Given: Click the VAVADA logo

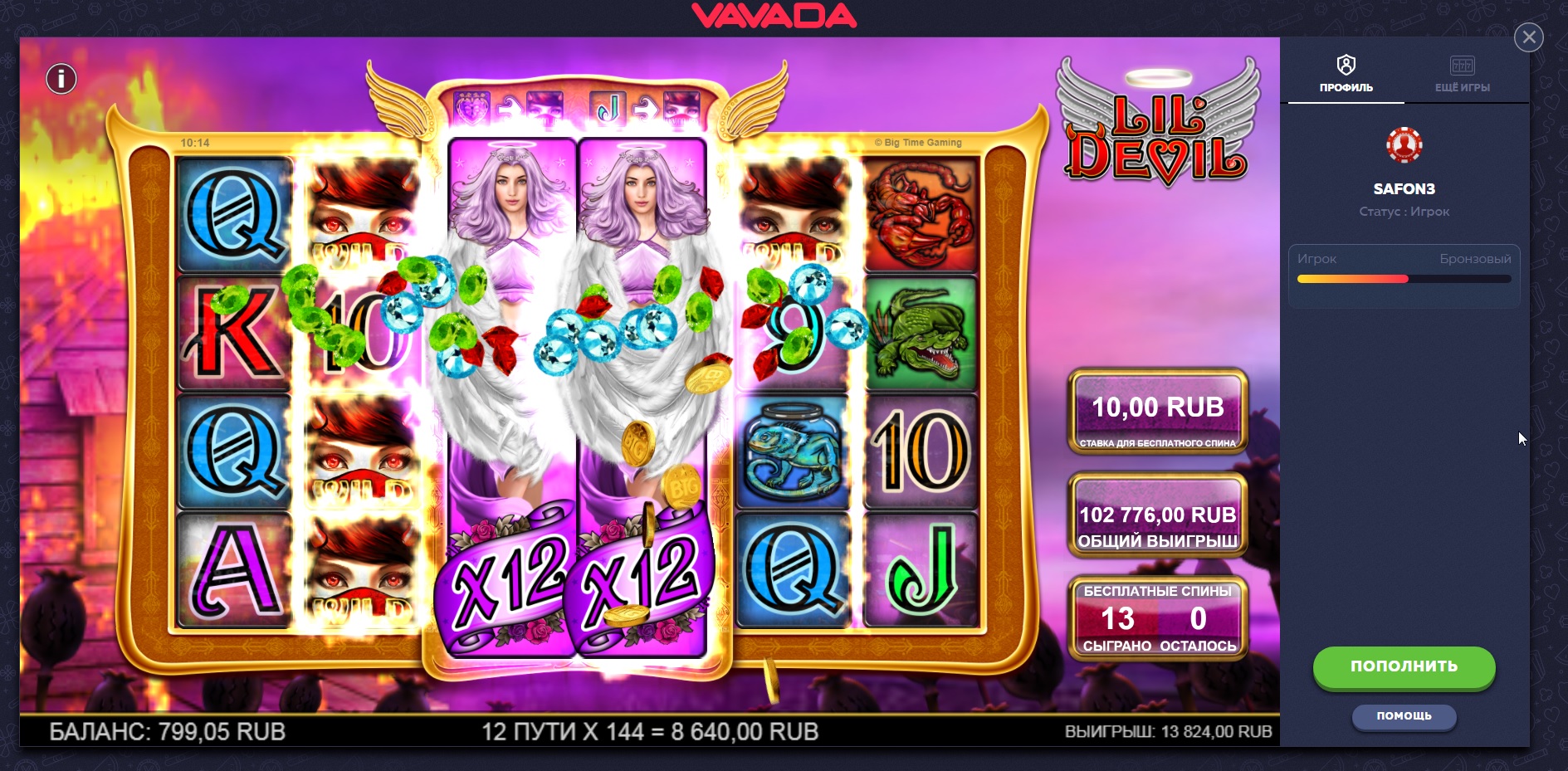Looking at the screenshot, I should (x=774, y=16).
